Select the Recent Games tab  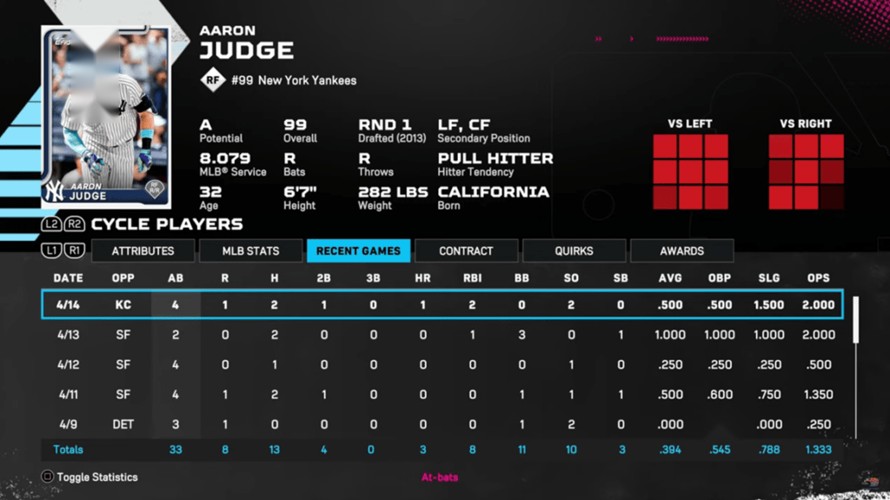[358, 251]
